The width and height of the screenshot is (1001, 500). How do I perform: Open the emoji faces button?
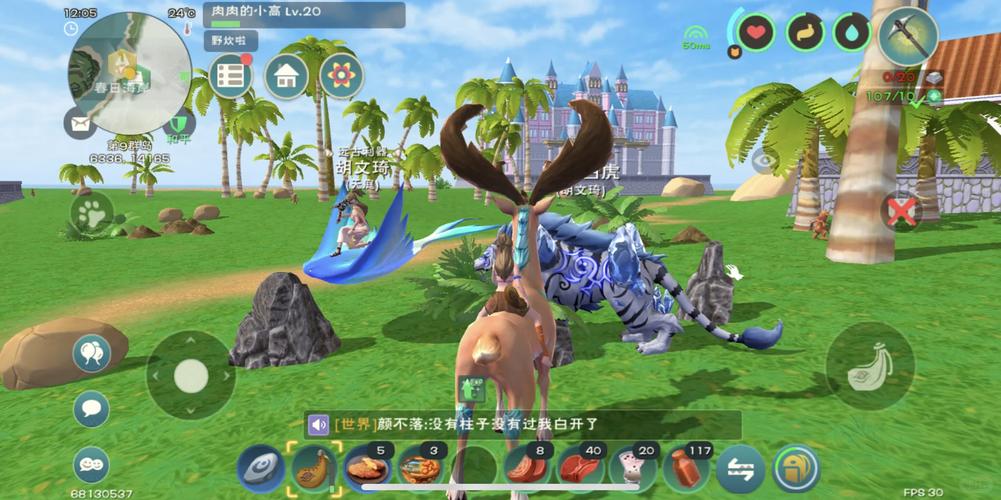click(91, 464)
